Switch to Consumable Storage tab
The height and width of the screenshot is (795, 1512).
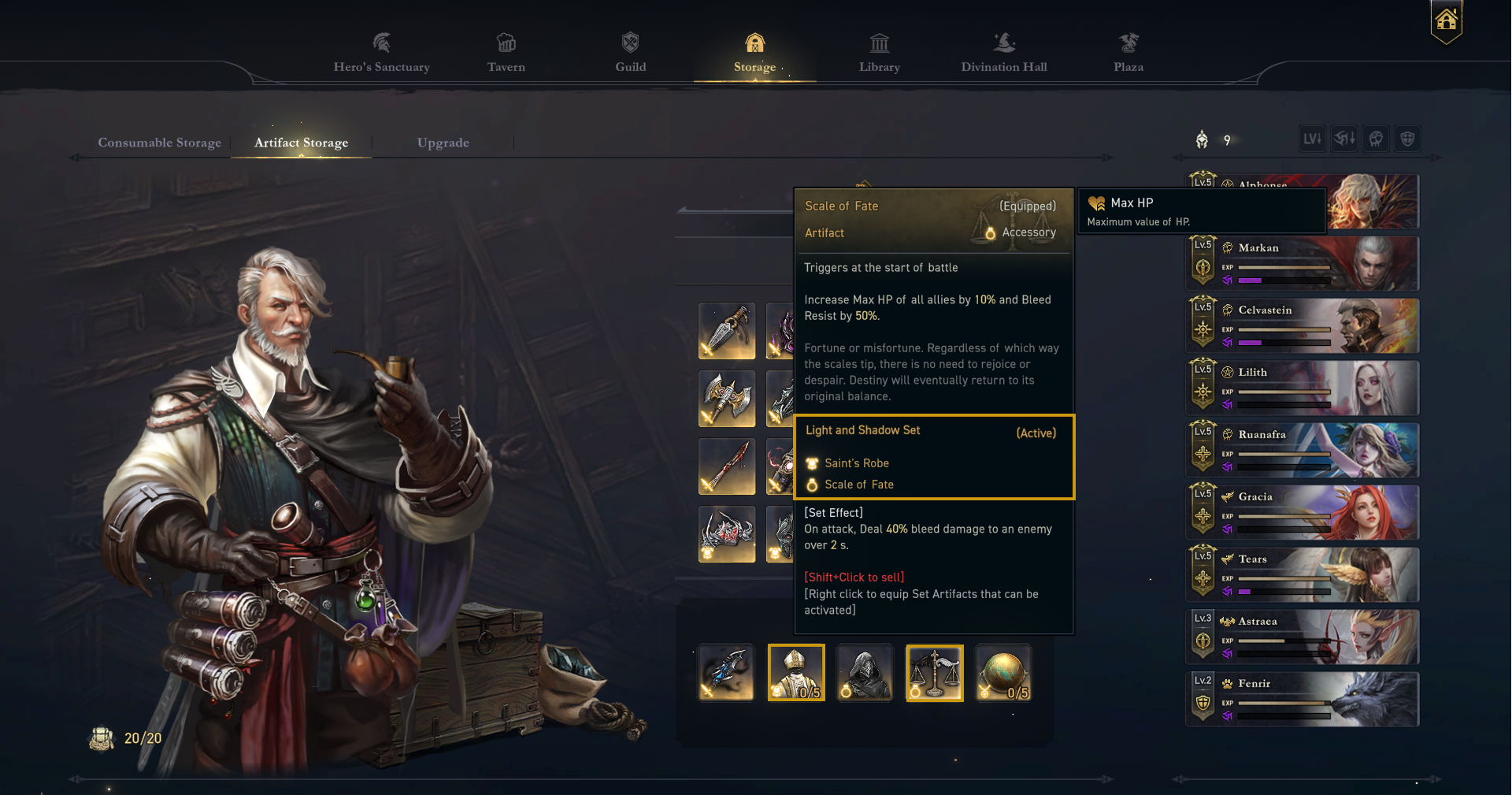159,143
